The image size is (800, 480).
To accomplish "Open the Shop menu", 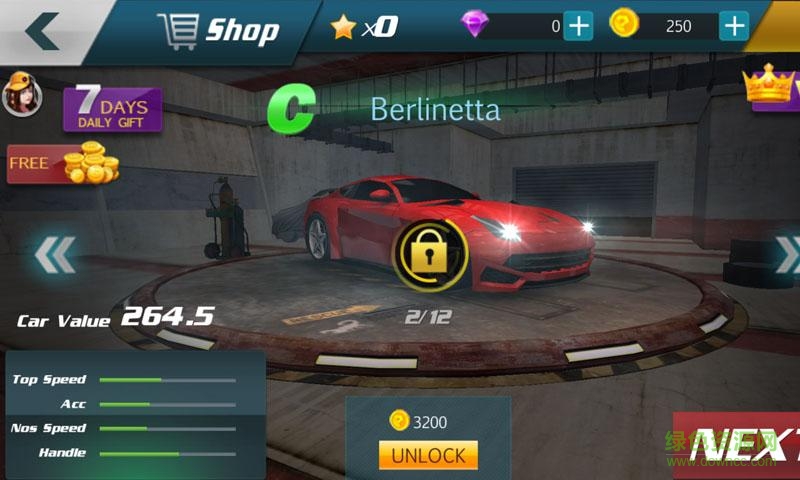I will coord(217,31).
